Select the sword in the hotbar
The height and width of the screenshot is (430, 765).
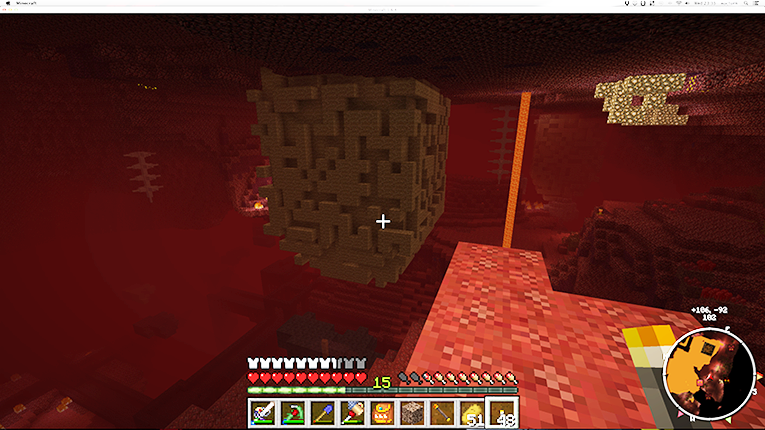tap(262, 412)
